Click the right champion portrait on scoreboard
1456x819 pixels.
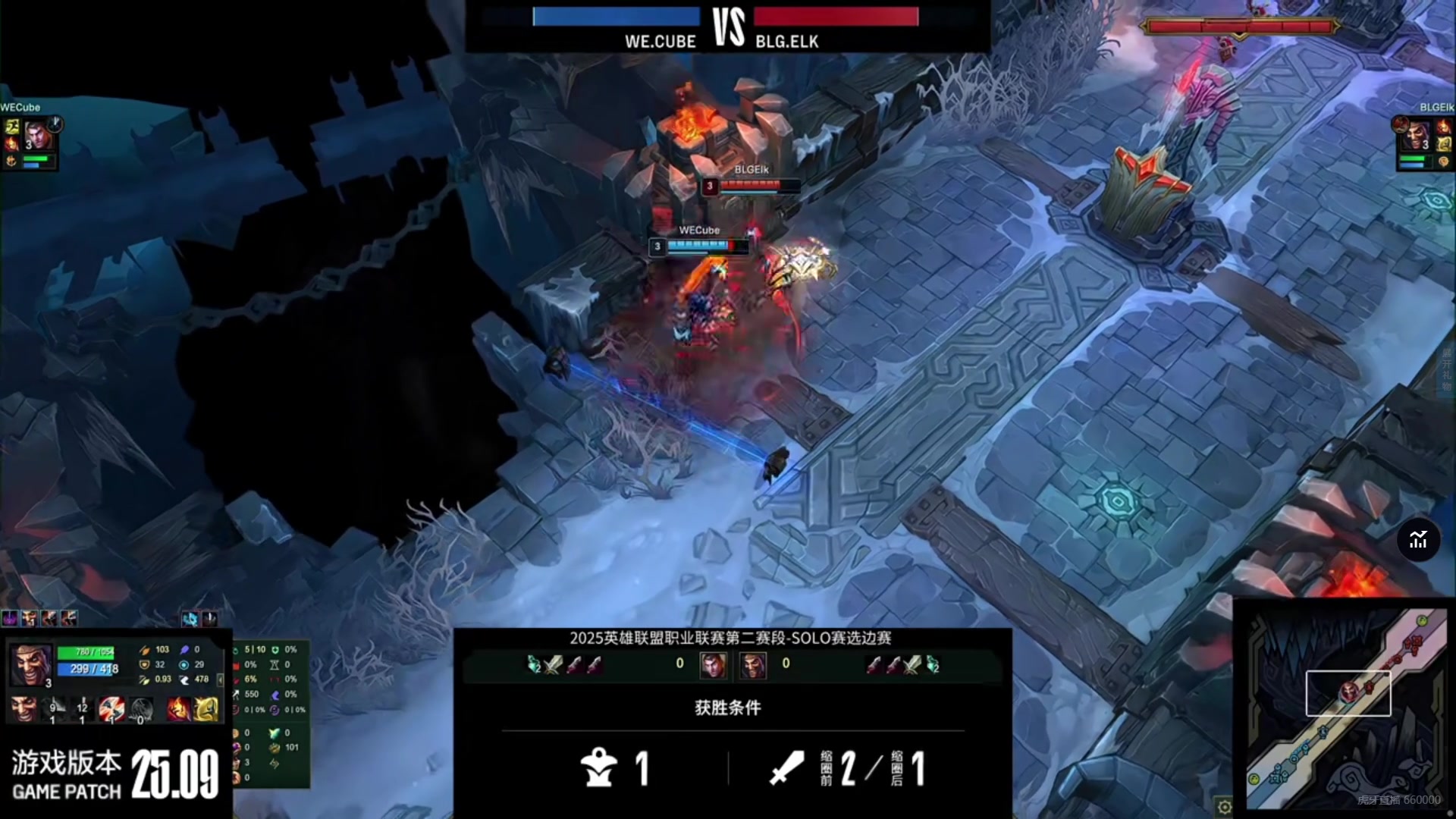click(x=753, y=665)
